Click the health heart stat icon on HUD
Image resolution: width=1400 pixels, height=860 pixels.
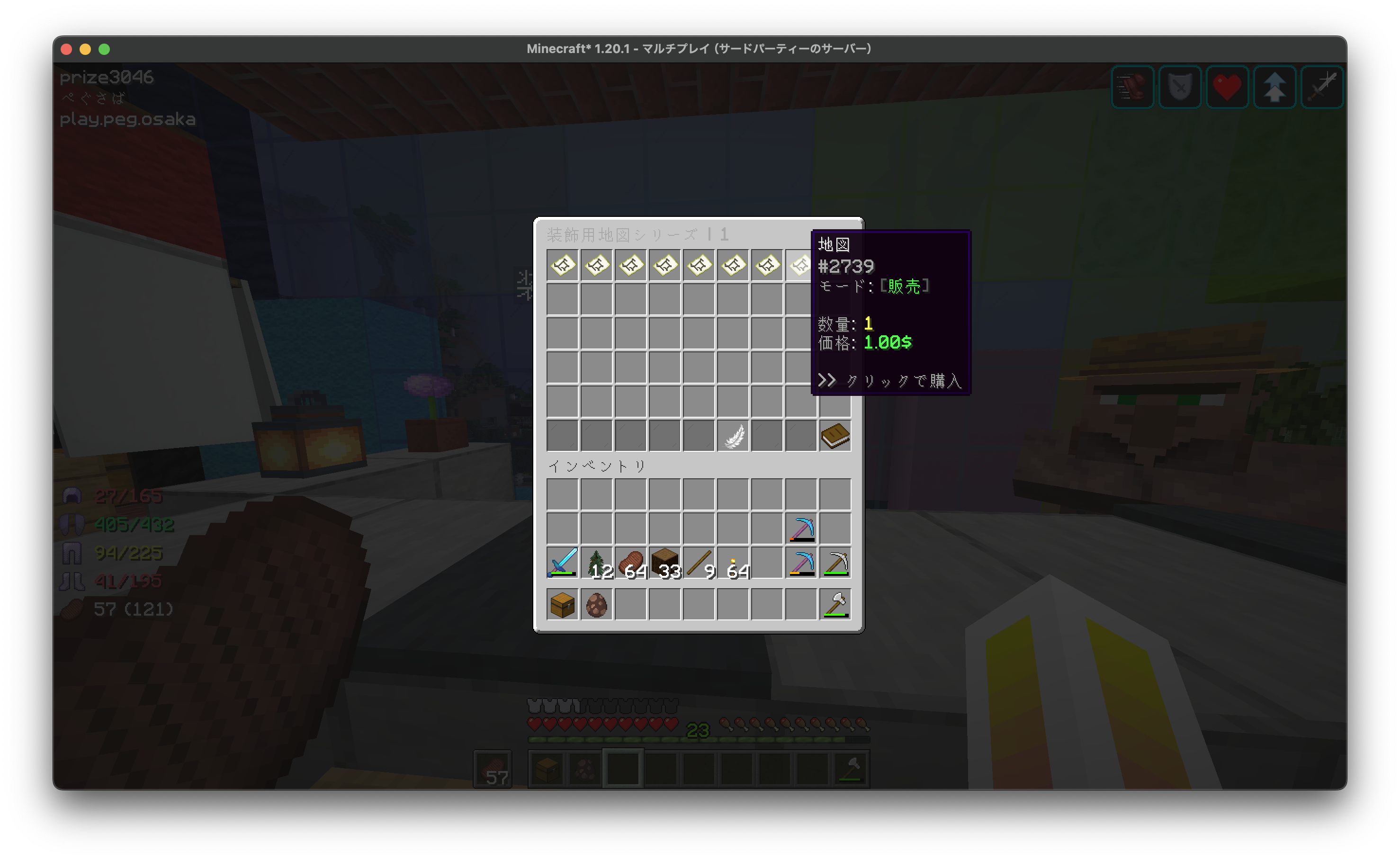(x=1227, y=87)
